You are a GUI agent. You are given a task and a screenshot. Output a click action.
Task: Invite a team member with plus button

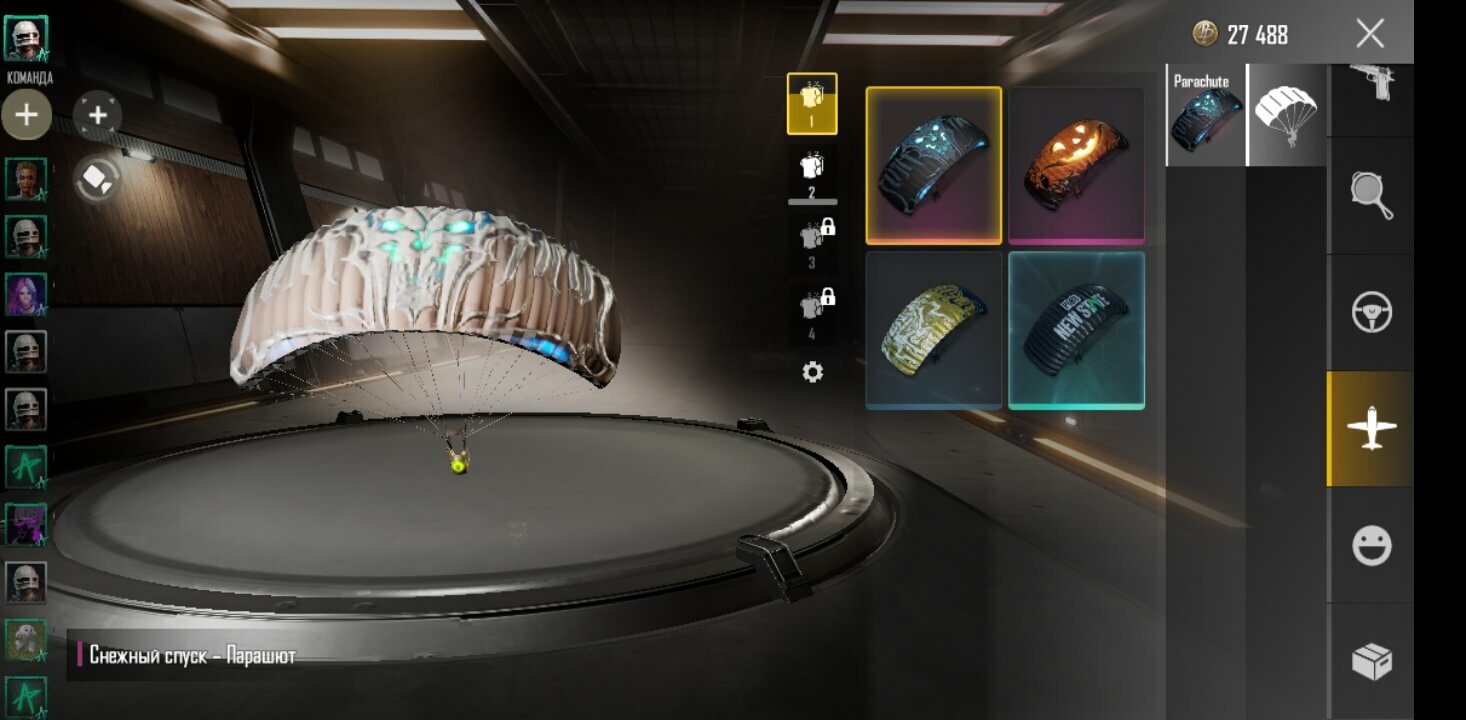[x=27, y=115]
